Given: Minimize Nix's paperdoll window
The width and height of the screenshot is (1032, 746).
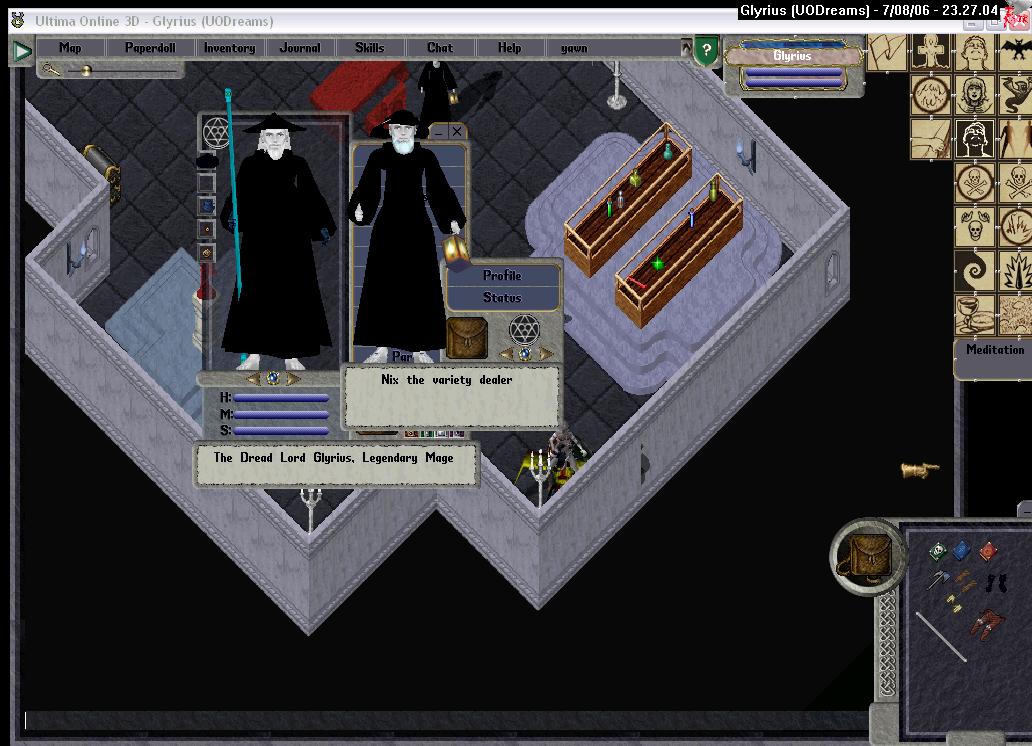Looking at the screenshot, I should (x=438, y=132).
